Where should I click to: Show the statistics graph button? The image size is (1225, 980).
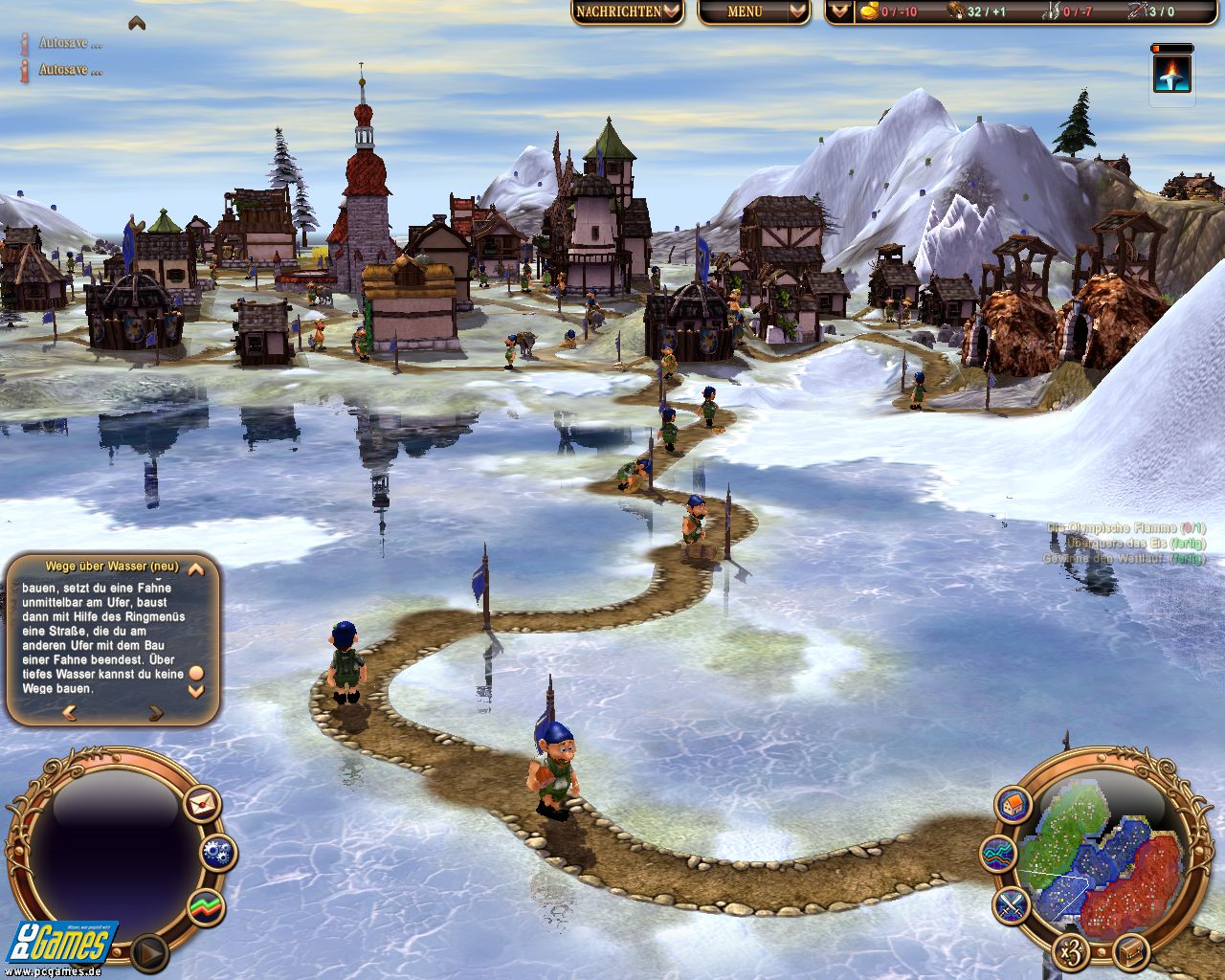pyautogui.click(x=205, y=905)
